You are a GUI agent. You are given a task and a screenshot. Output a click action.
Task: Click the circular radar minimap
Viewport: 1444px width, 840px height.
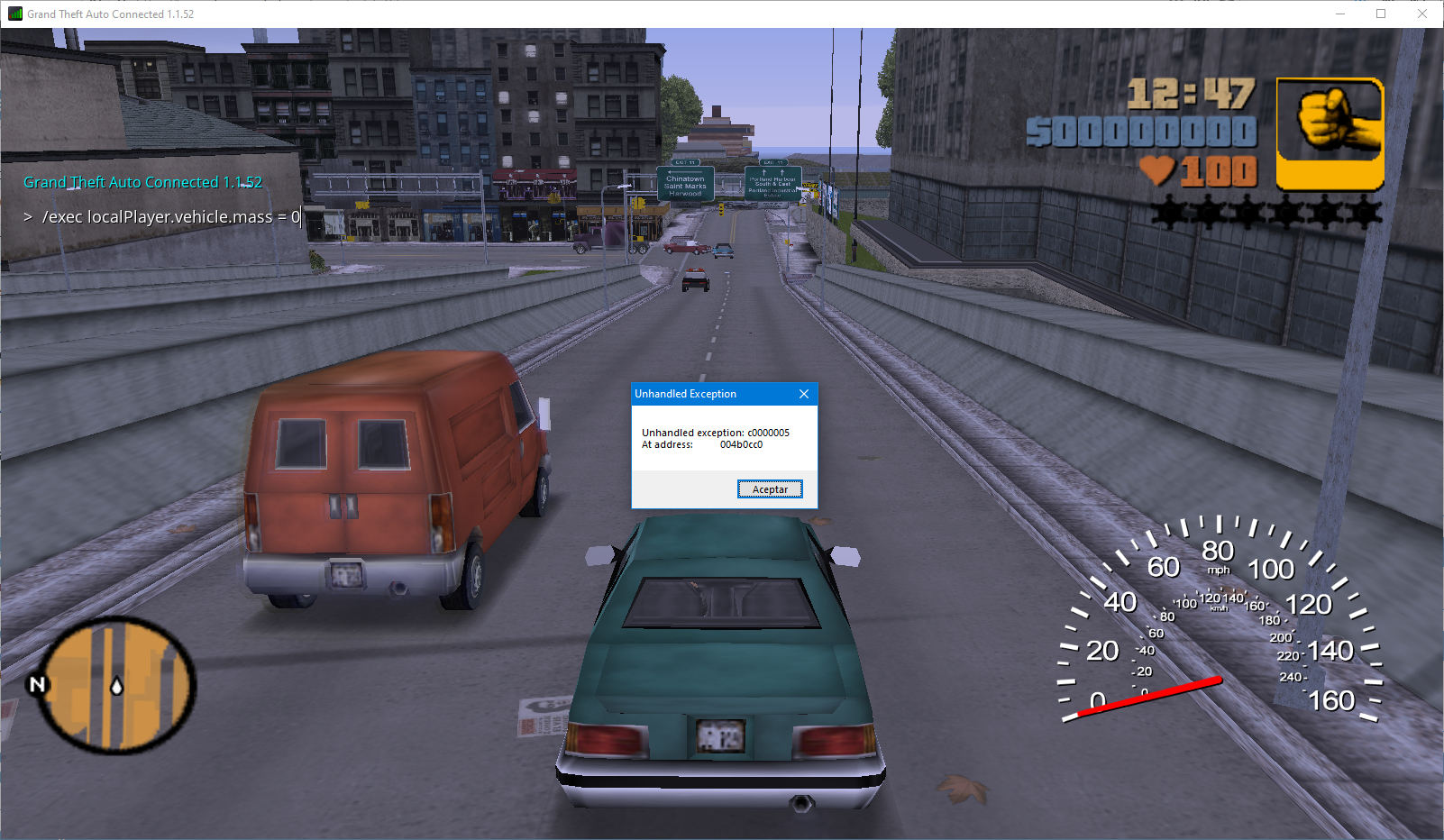point(115,684)
